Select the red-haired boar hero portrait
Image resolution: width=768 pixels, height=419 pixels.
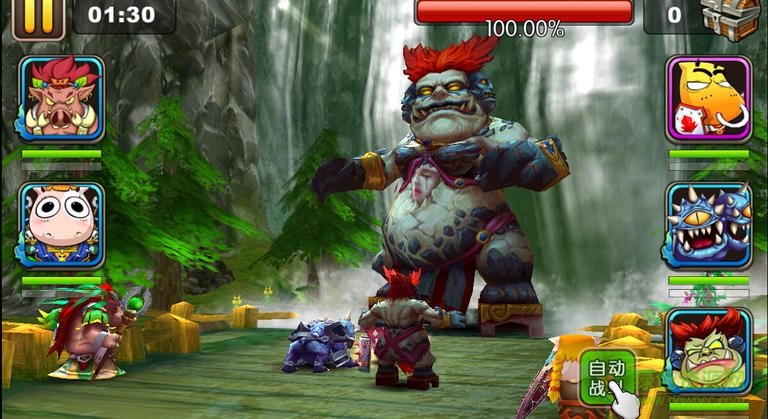(x=61, y=98)
